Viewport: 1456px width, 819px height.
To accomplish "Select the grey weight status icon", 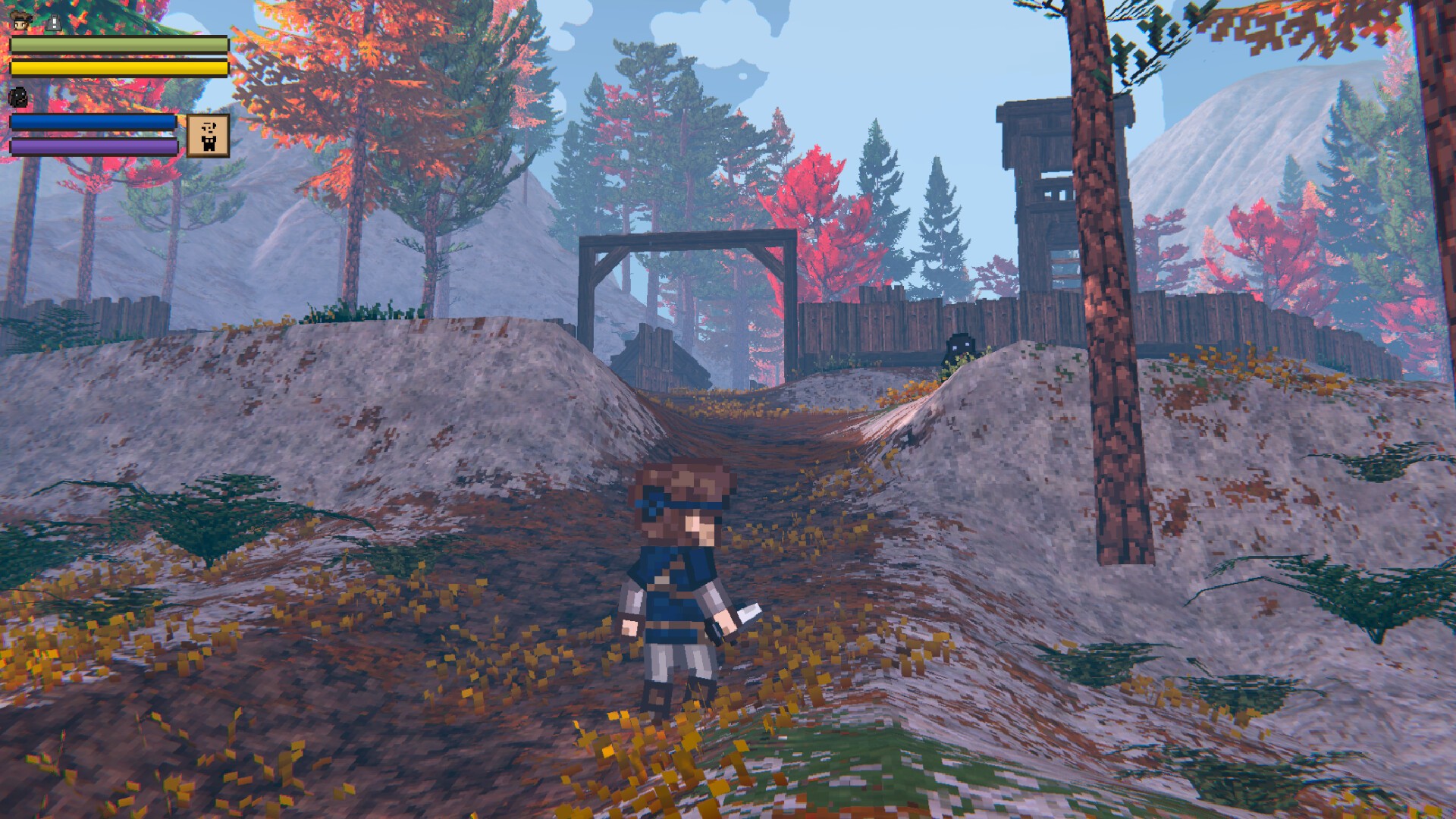I will pyautogui.click(x=54, y=23).
